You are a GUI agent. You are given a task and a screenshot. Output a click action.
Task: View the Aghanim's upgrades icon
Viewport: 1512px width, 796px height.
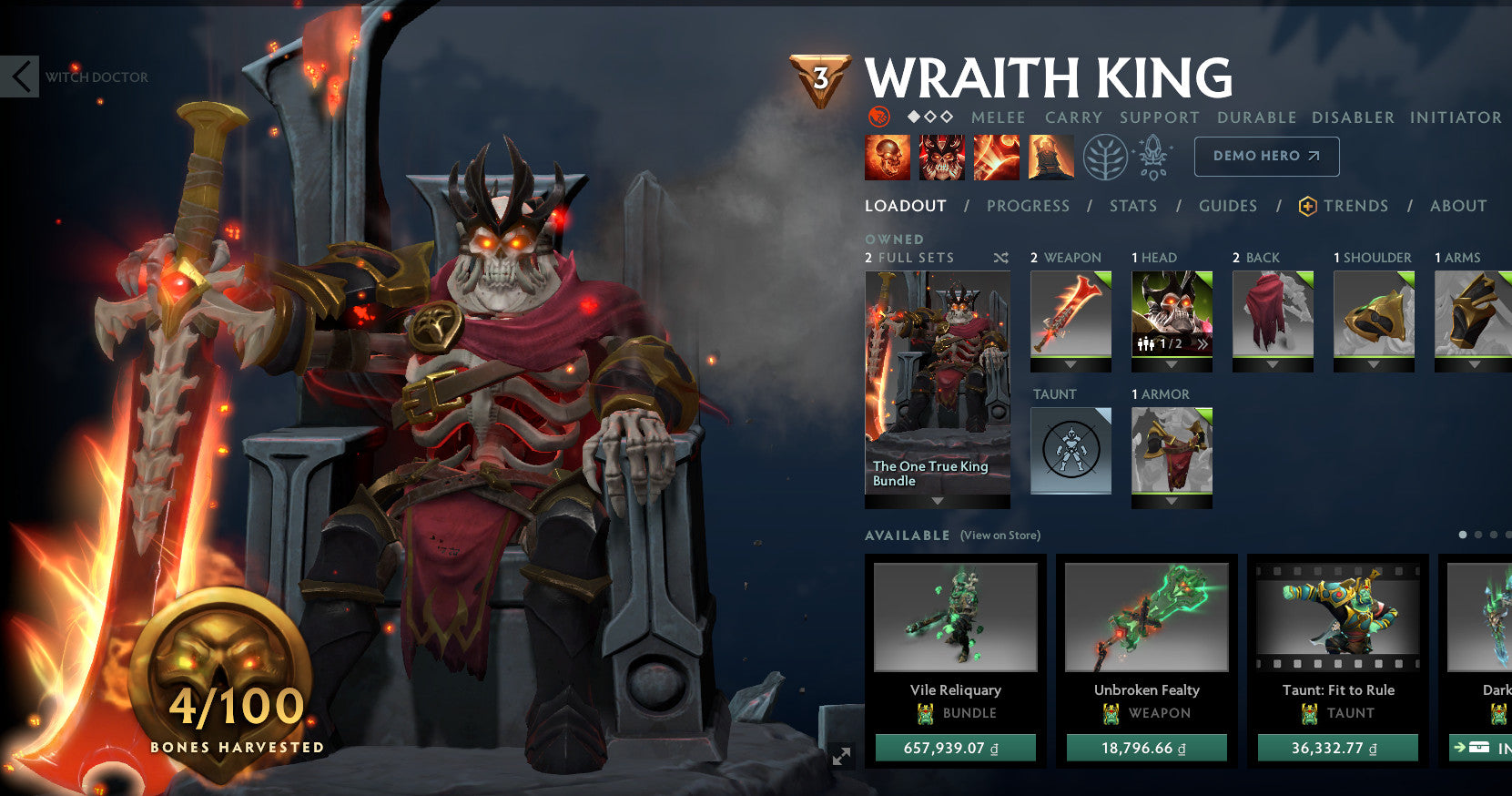1152,156
